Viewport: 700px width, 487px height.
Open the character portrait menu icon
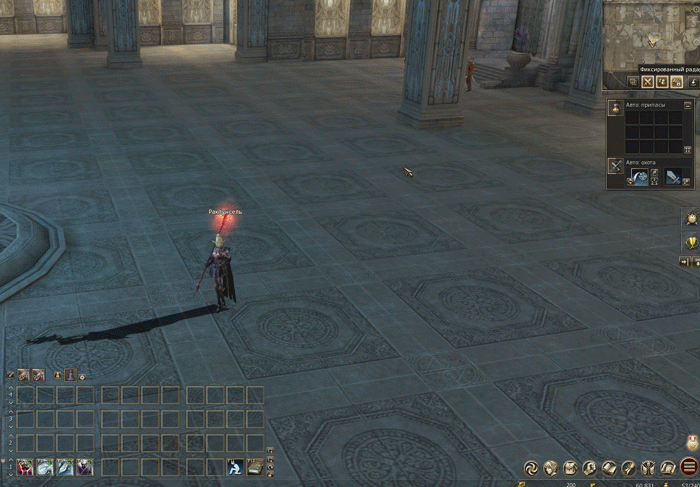coord(550,467)
